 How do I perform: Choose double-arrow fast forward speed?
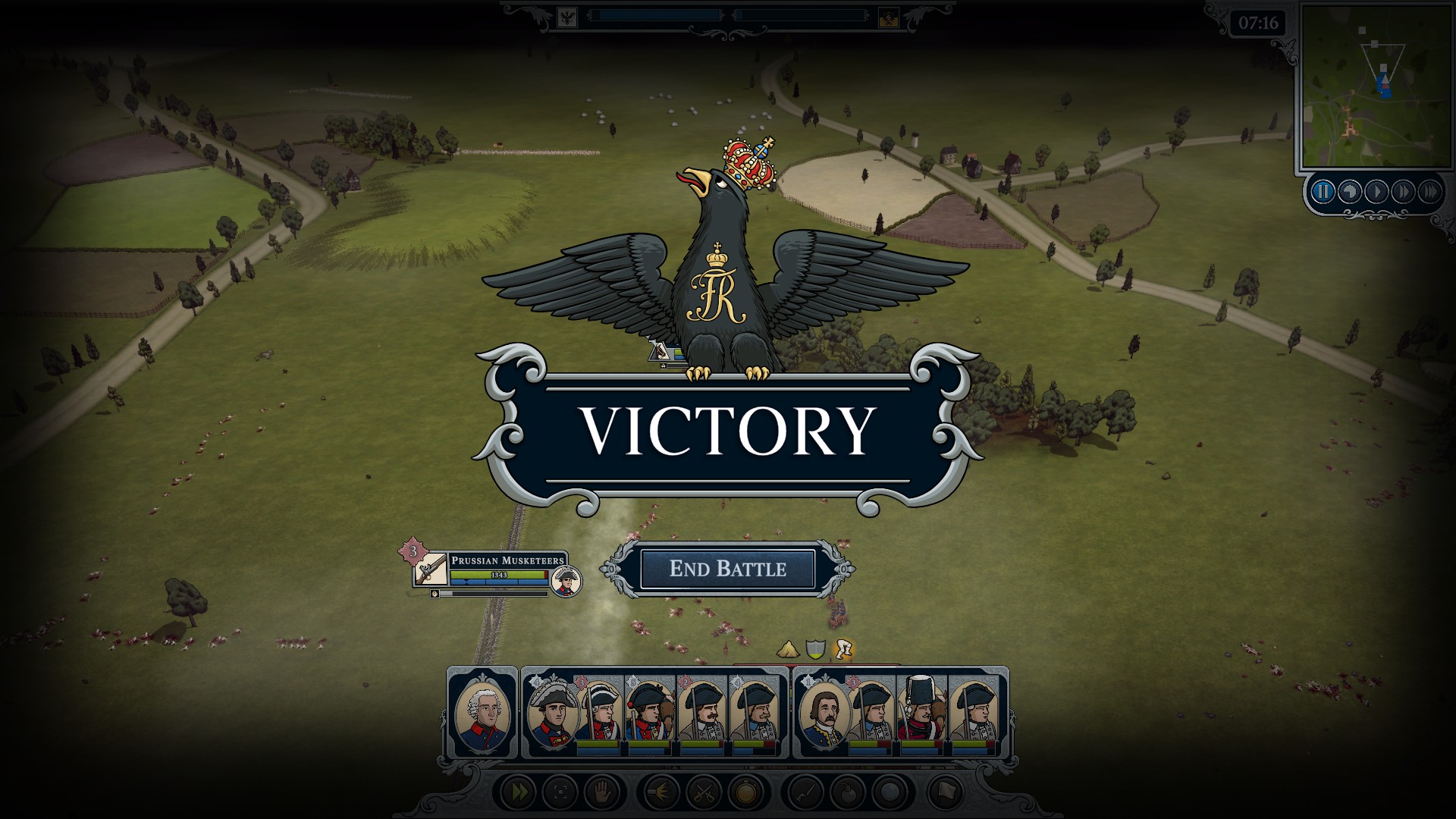click(x=1403, y=192)
